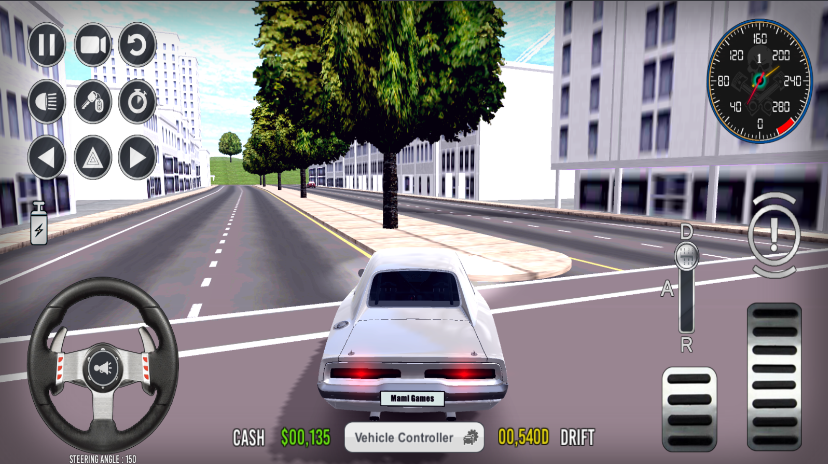
Task: Hit the short brake pedal
Action: pyautogui.click(x=689, y=408)
